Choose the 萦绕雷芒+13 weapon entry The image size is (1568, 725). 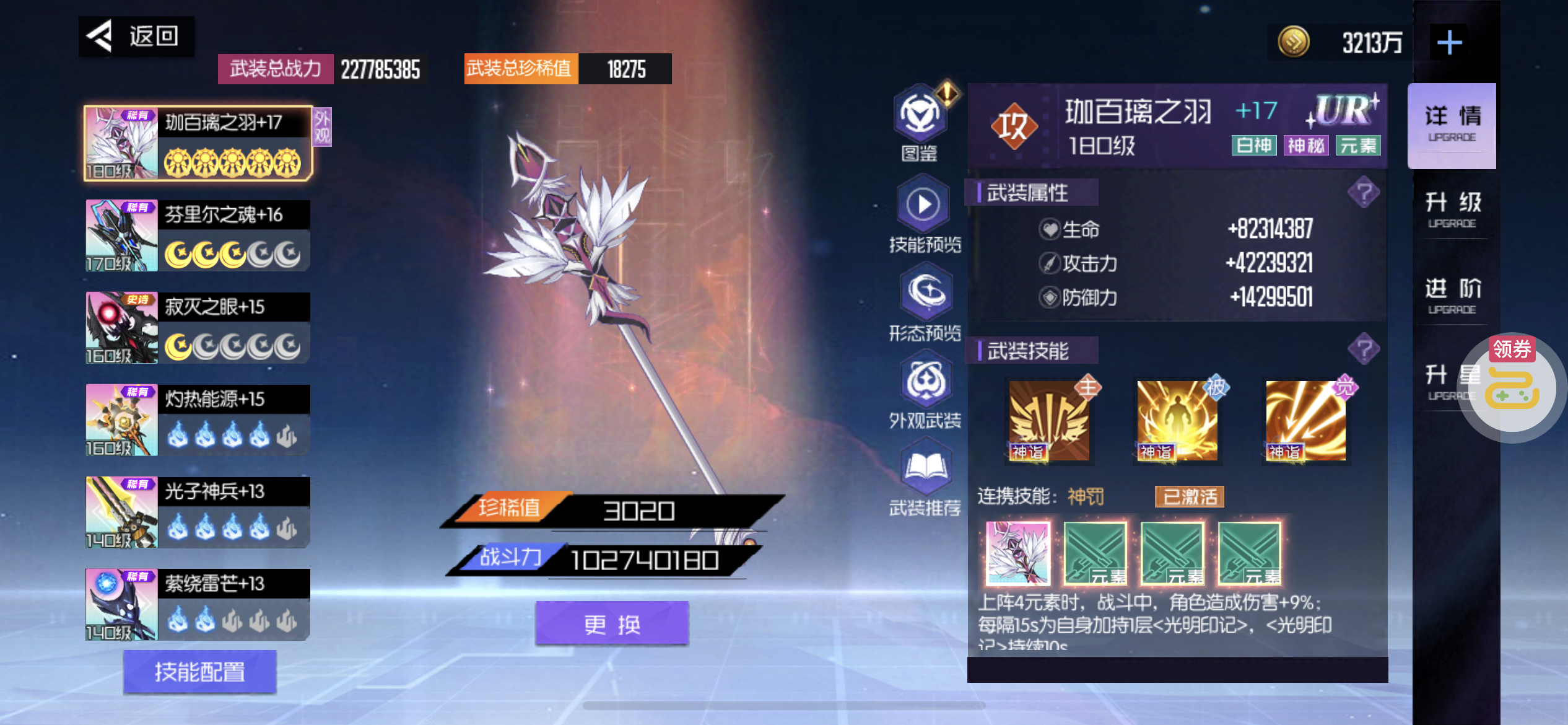point(198,605)
